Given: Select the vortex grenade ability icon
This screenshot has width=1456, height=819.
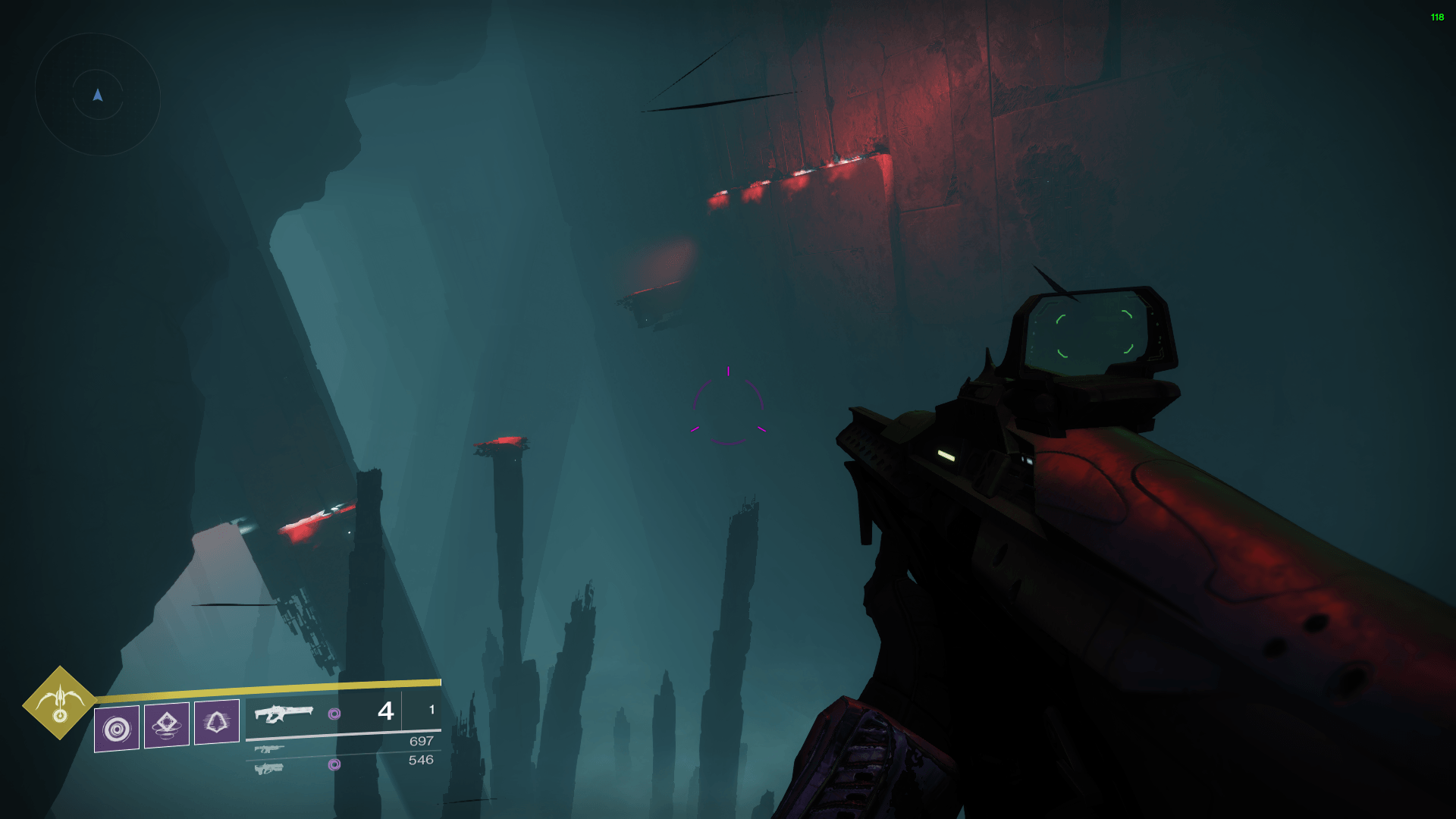Looking at the screenshot, I should tap(117, 729).
